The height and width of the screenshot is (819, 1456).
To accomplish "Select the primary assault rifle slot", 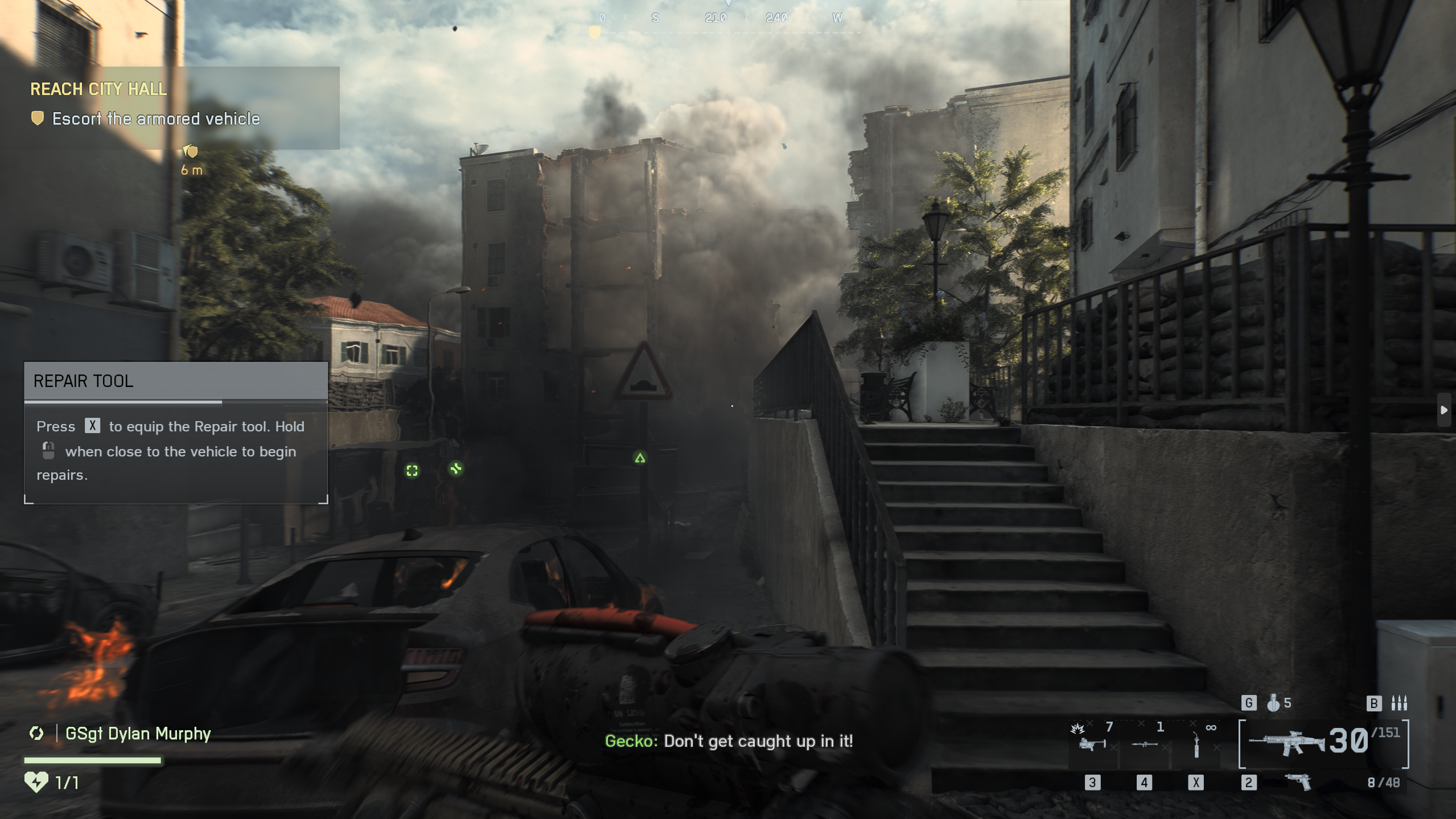I will [1288, 742].
